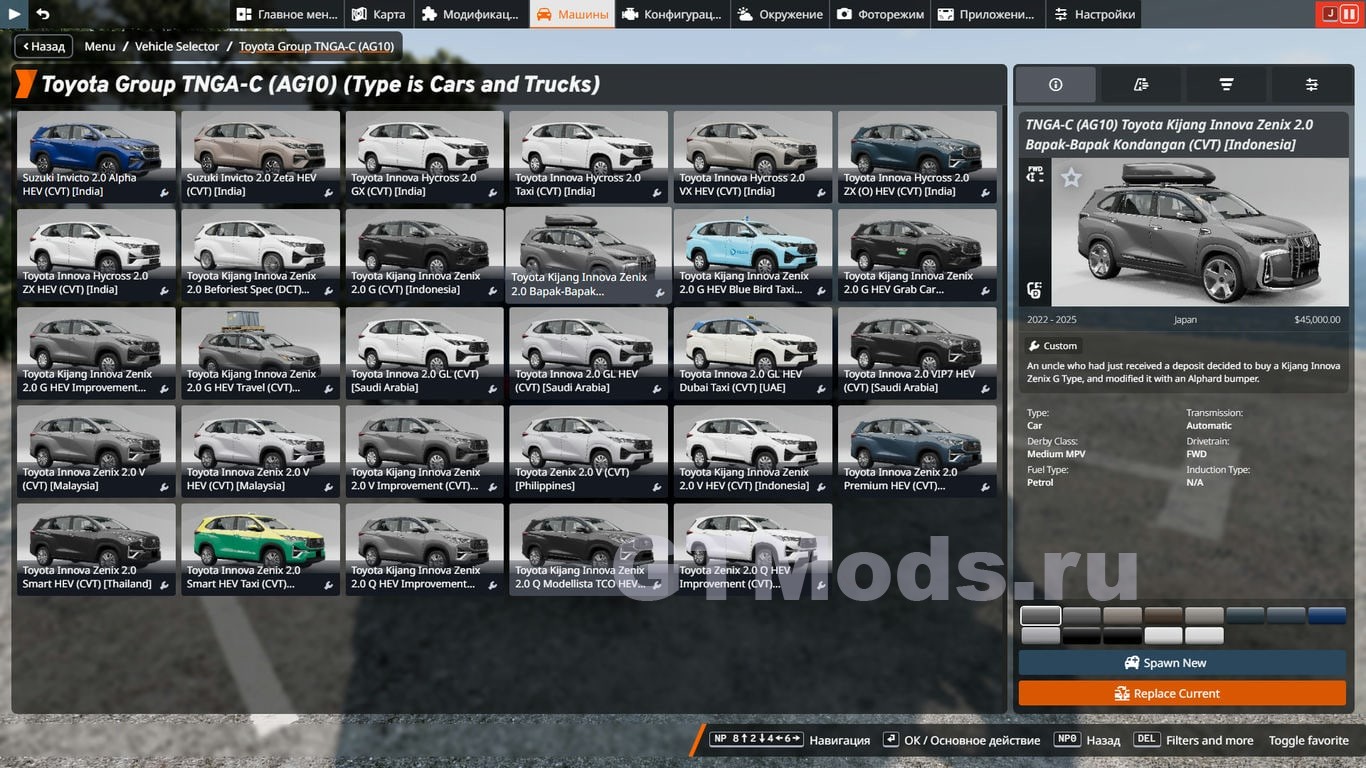
Task: Go back with the Назад button
Action: [x=43, y=46]
